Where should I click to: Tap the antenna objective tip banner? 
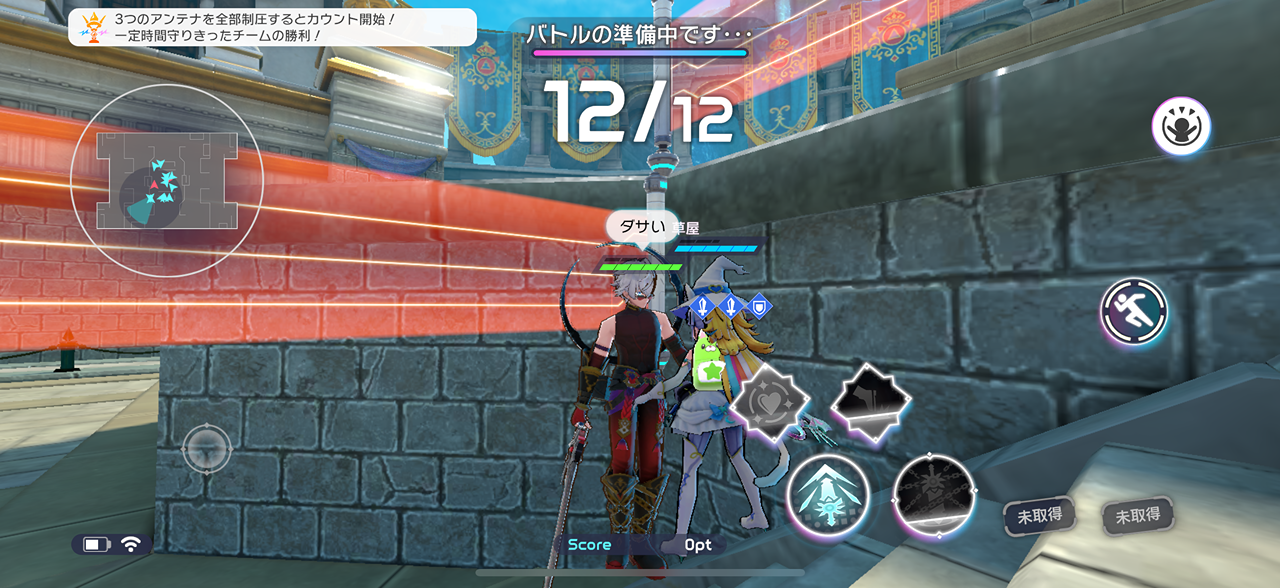[x=272, y=27]
